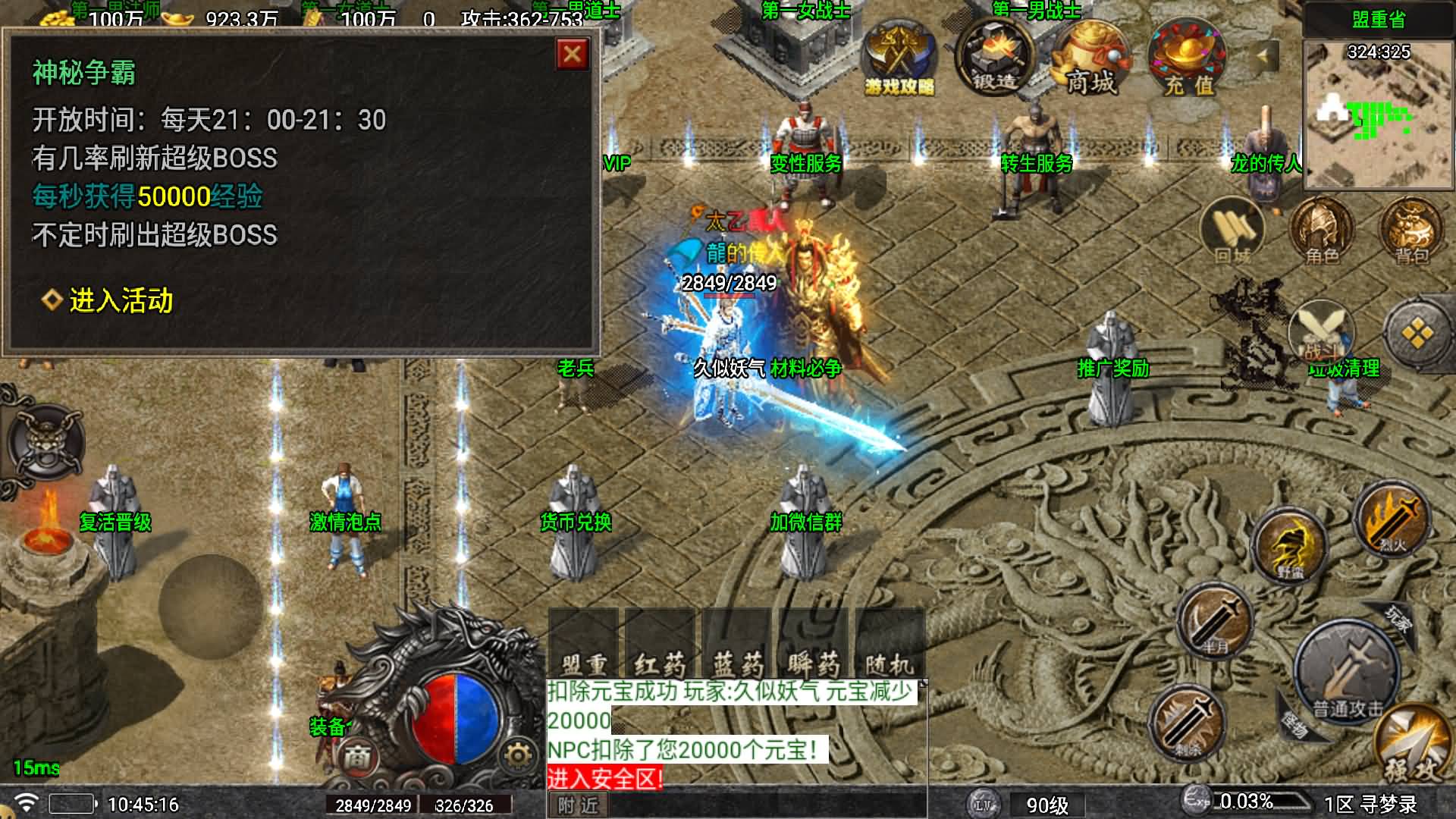The height and width of the screenshot is (819, 1456).
Task: Close the 神秘争霸 event panel
Action: tap(573, 55)
